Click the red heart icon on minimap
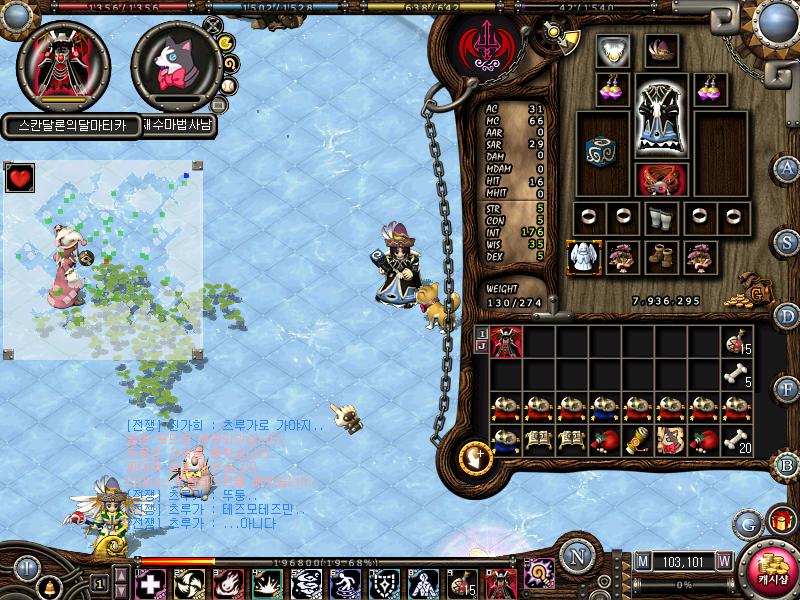Viewport: 800px width, 600px height. (x=19, y=178)
